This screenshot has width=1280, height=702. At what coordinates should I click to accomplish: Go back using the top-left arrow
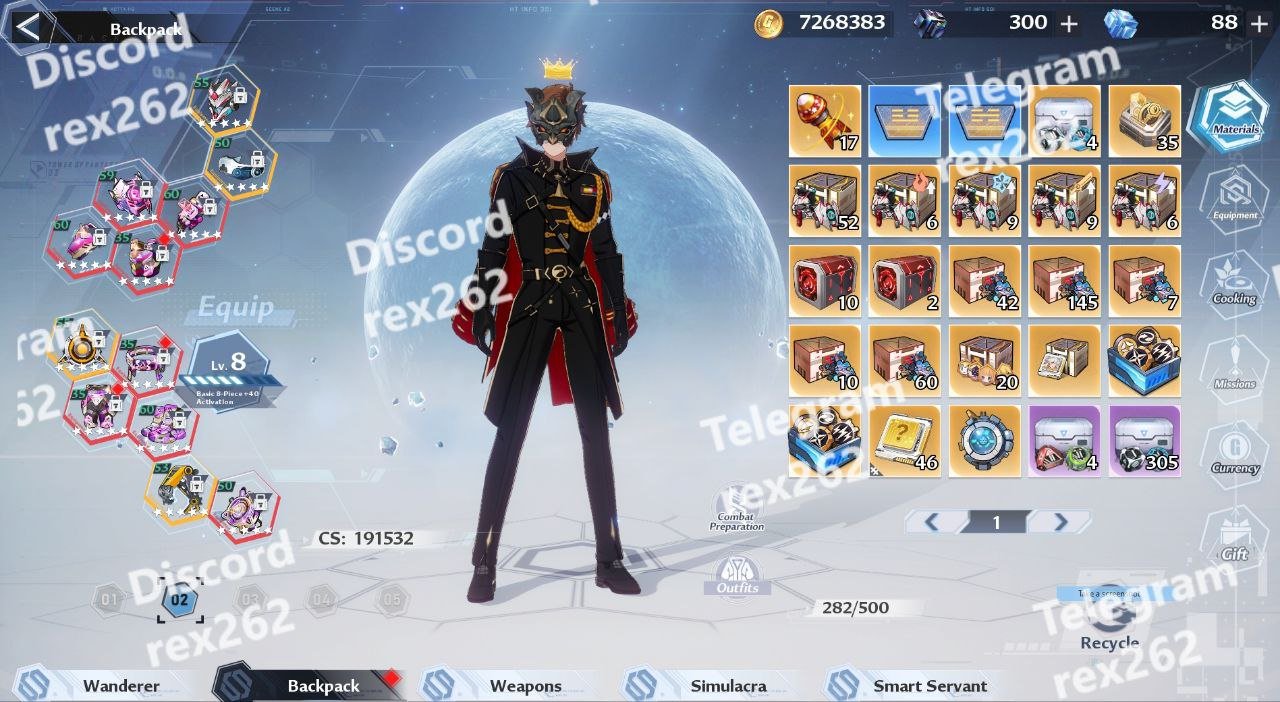click(x=27, y=27)
